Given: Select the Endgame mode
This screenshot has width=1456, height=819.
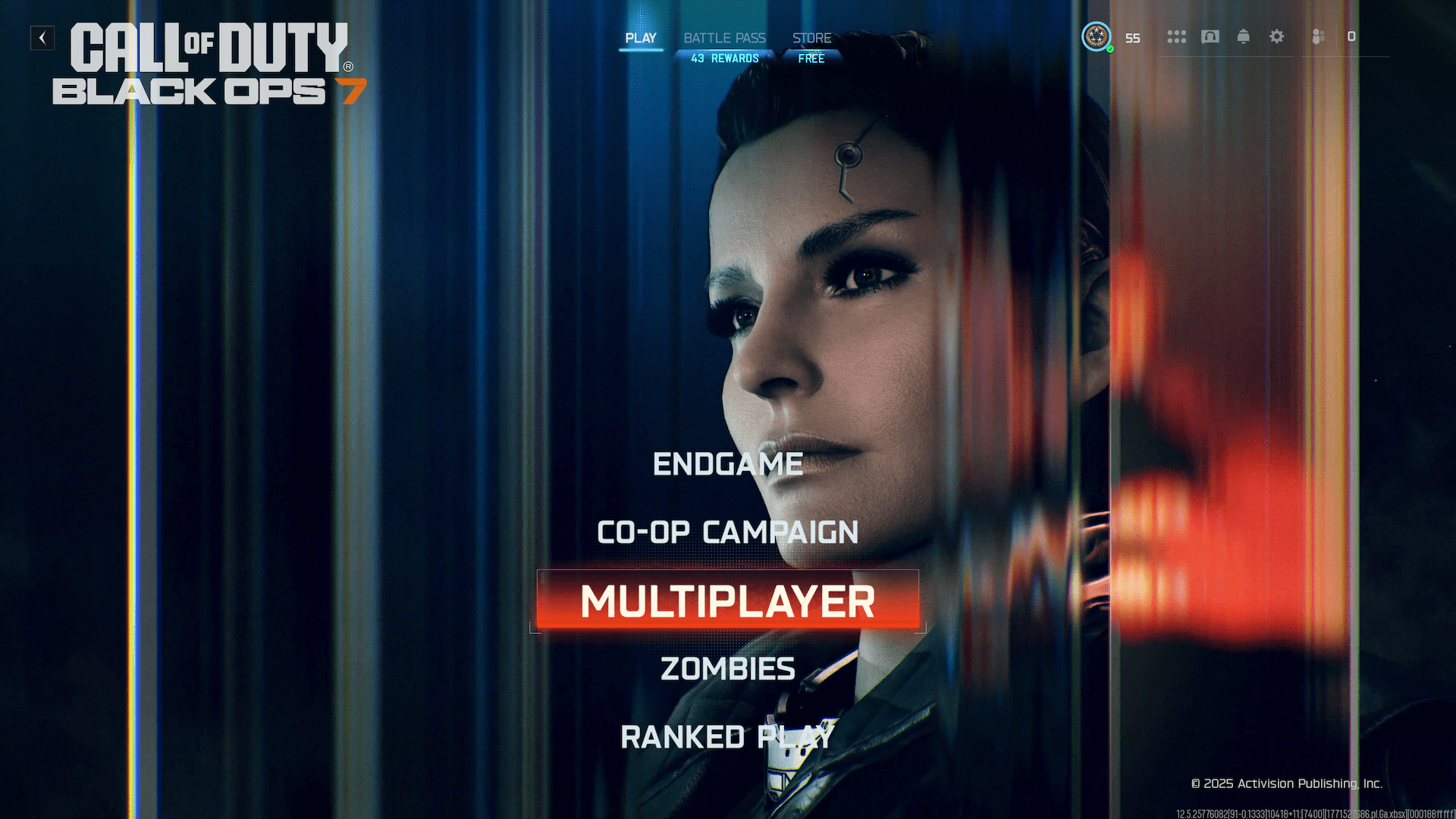Looking at the screenshot, I should [x=727, y=463].
